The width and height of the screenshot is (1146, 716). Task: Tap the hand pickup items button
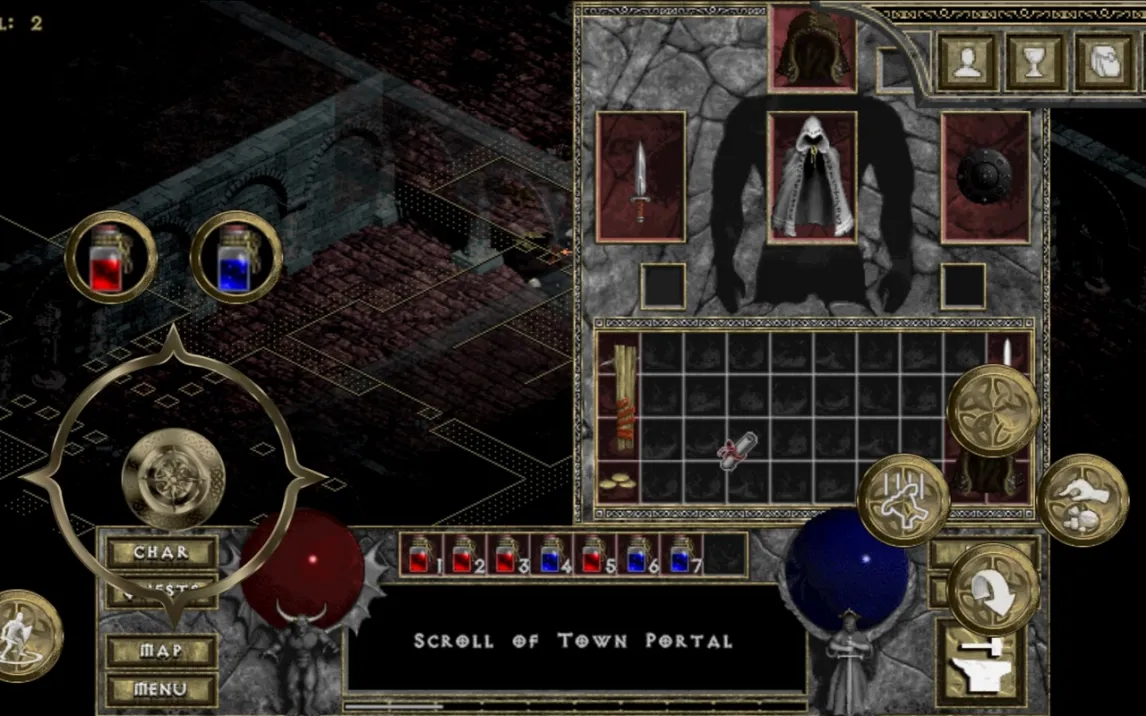click(x=1082, y=499)
